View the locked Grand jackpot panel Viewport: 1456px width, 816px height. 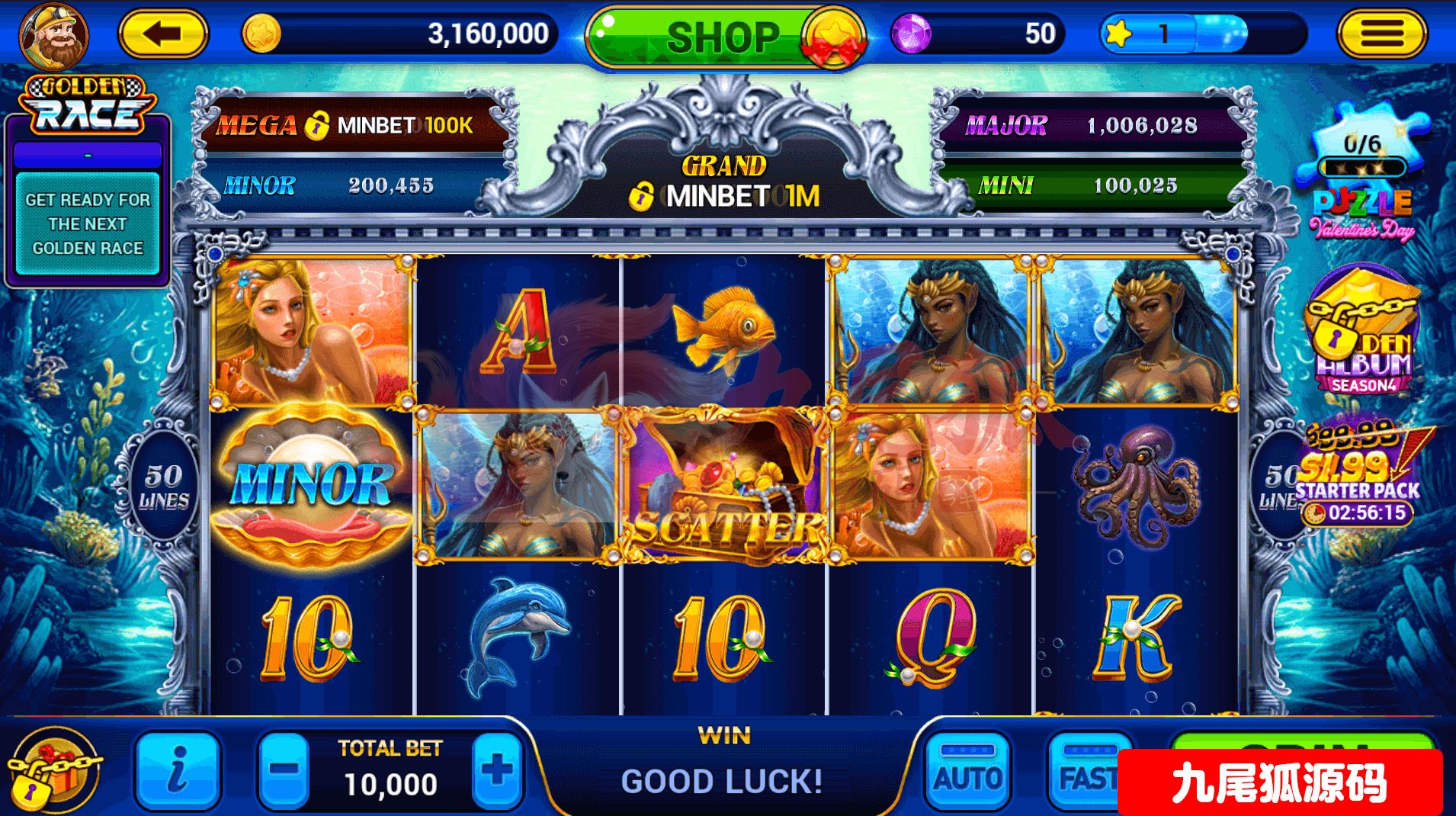(x=724, y=185)
